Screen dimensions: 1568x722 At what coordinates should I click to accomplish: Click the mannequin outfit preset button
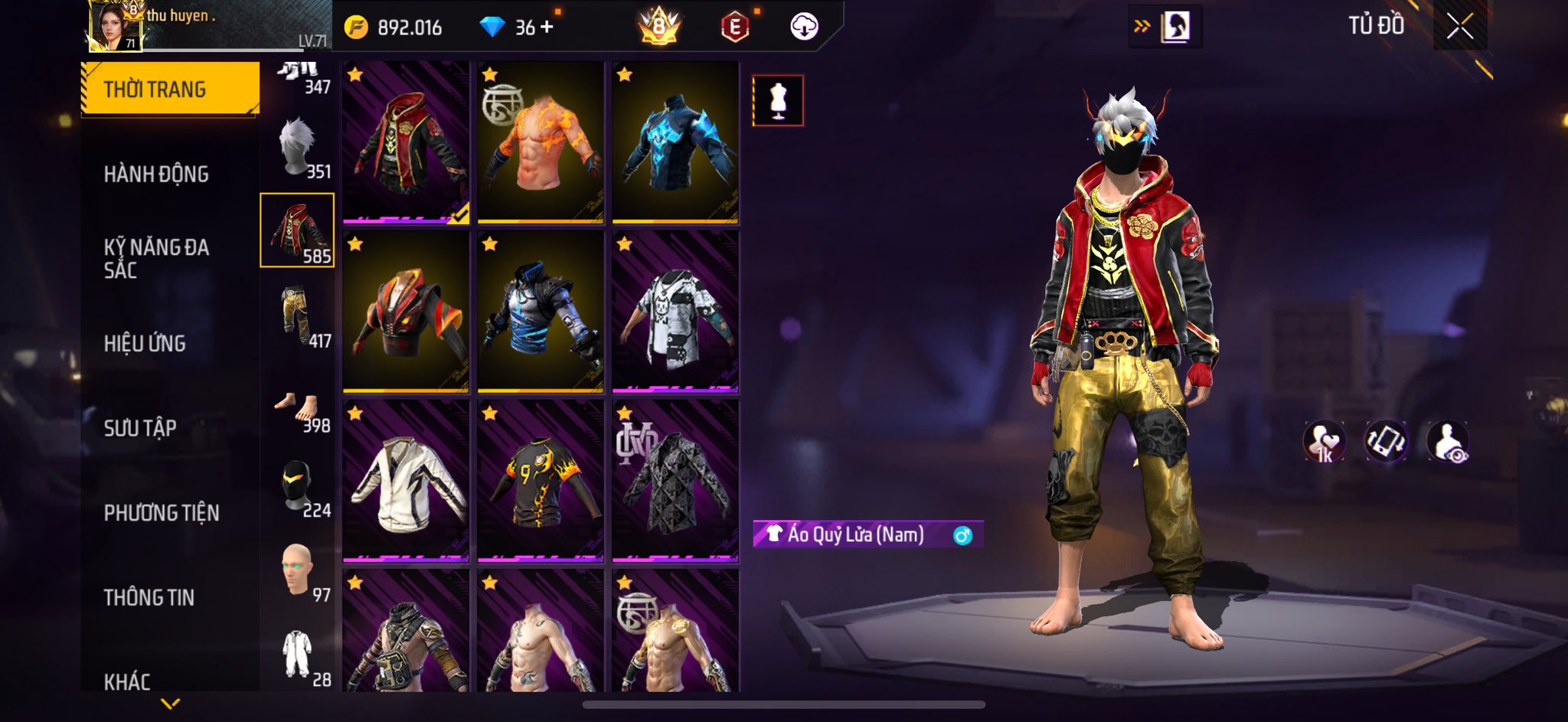pos(778,100)
